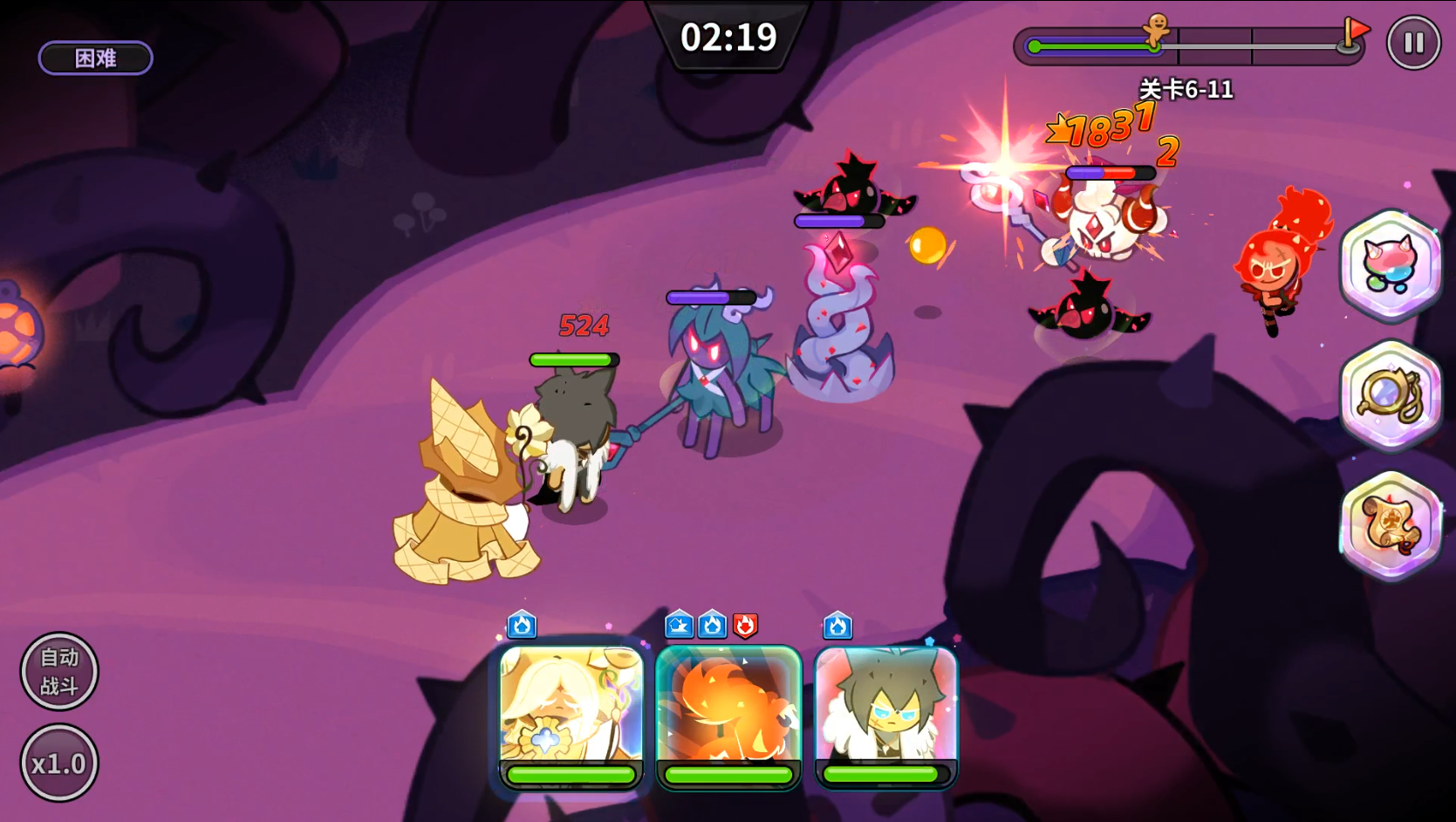
Task: Tap the pink horned creature treasure
Action: (x=1391, y=264)
